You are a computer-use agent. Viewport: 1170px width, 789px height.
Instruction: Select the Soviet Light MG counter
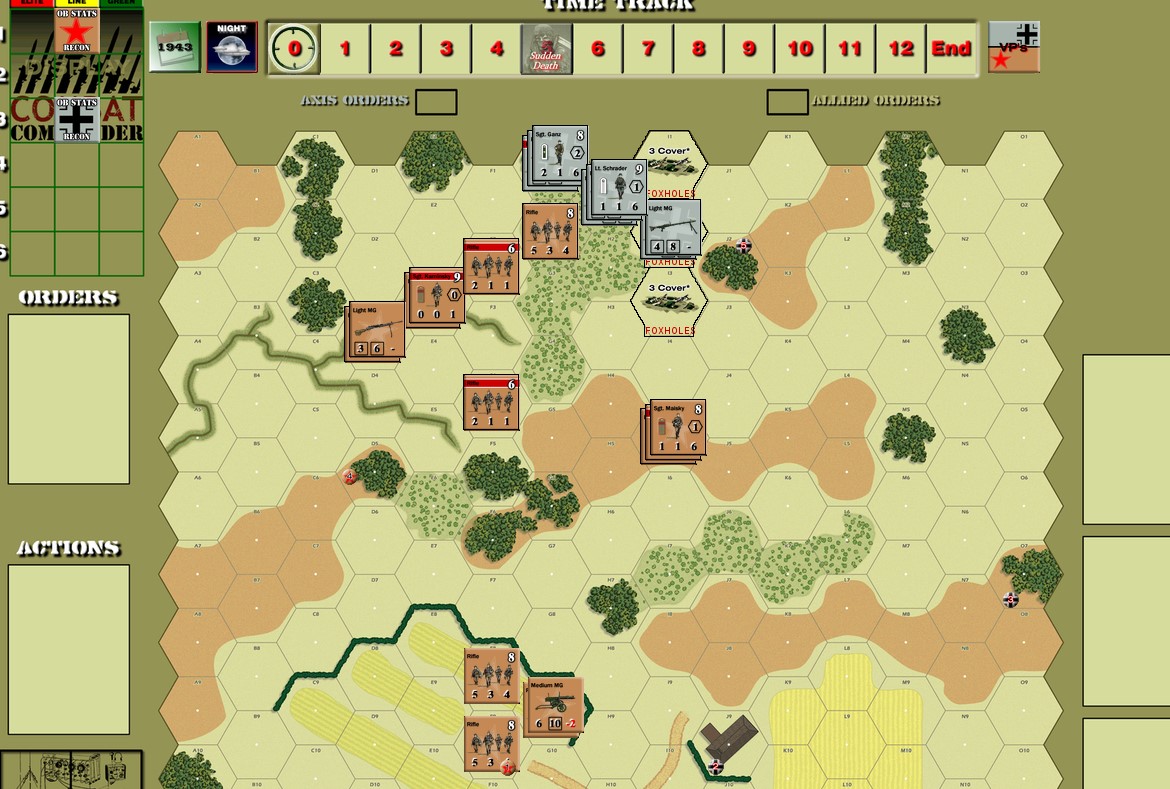pyautogui.click(x=376, y=331)
